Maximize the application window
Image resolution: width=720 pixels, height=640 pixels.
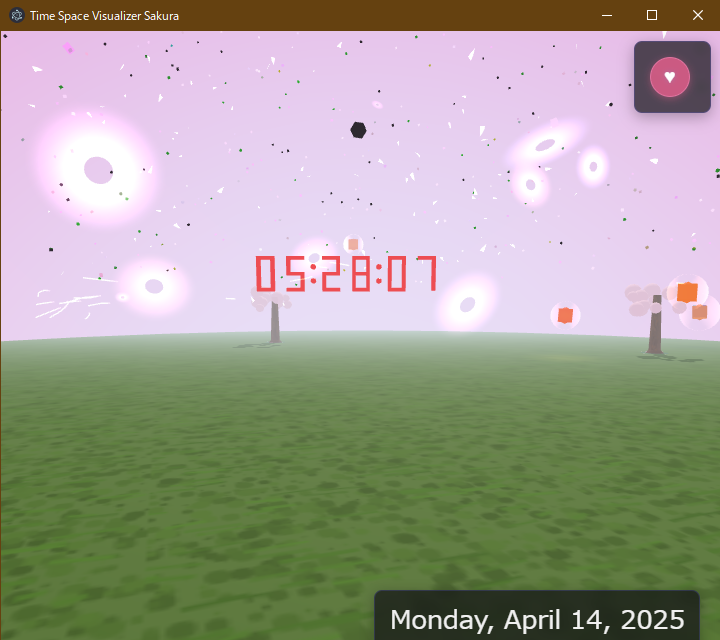point(652,15)
